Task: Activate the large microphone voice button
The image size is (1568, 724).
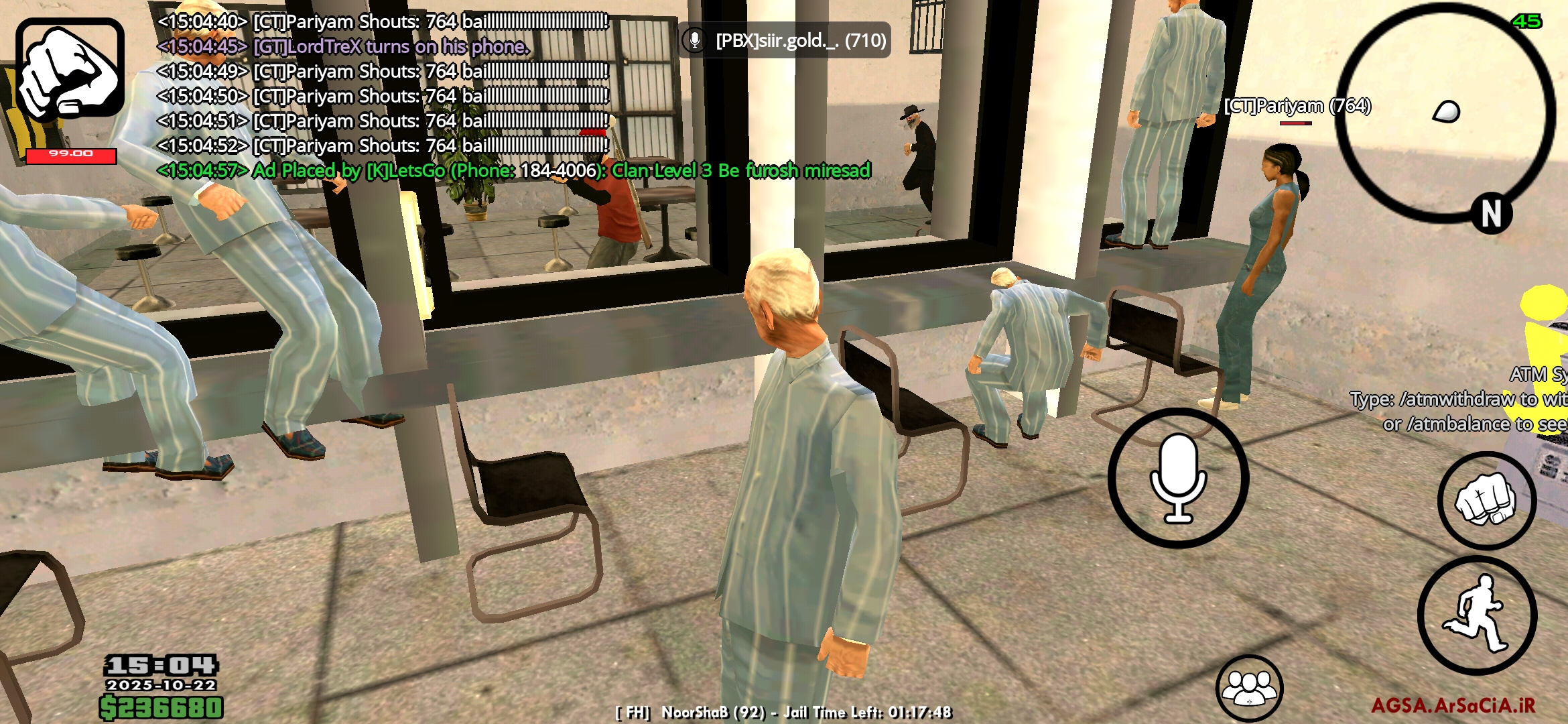Action: tap(1178, 478)
